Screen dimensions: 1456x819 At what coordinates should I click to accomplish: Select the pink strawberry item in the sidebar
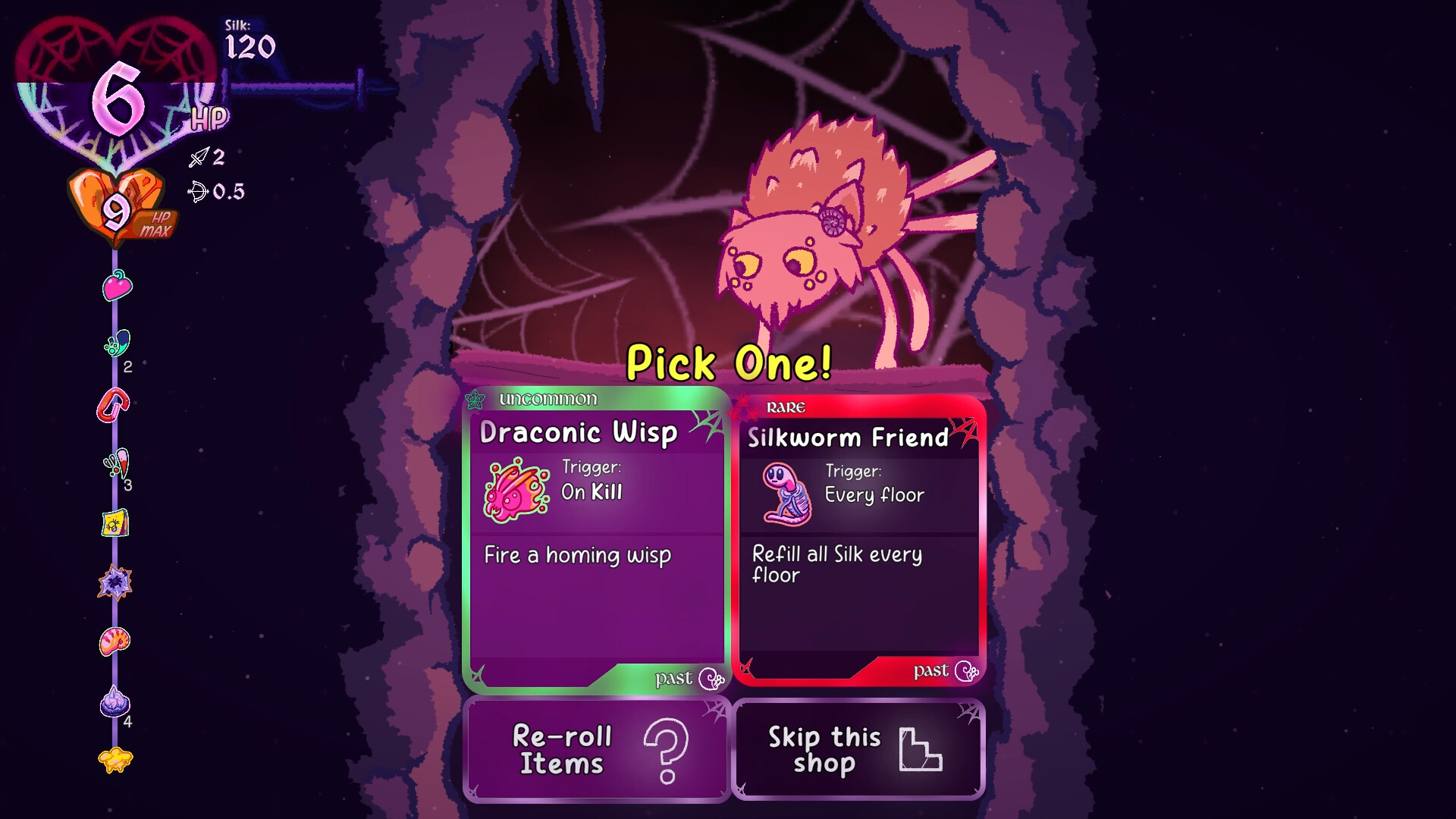tap(118, 287)
